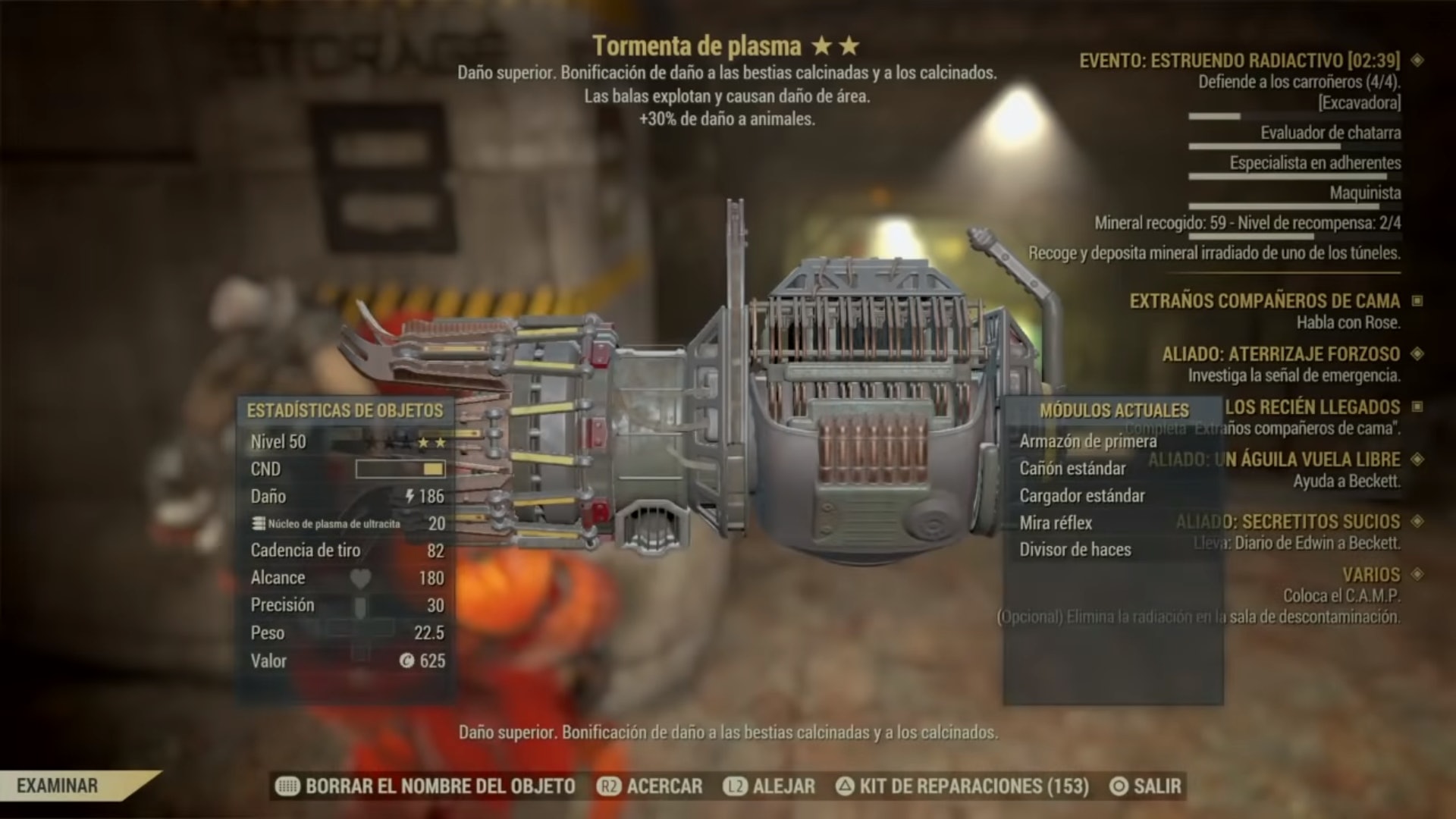
Task: Choose the Cañón estándar module entry
Action: [x=1072, y=469]
